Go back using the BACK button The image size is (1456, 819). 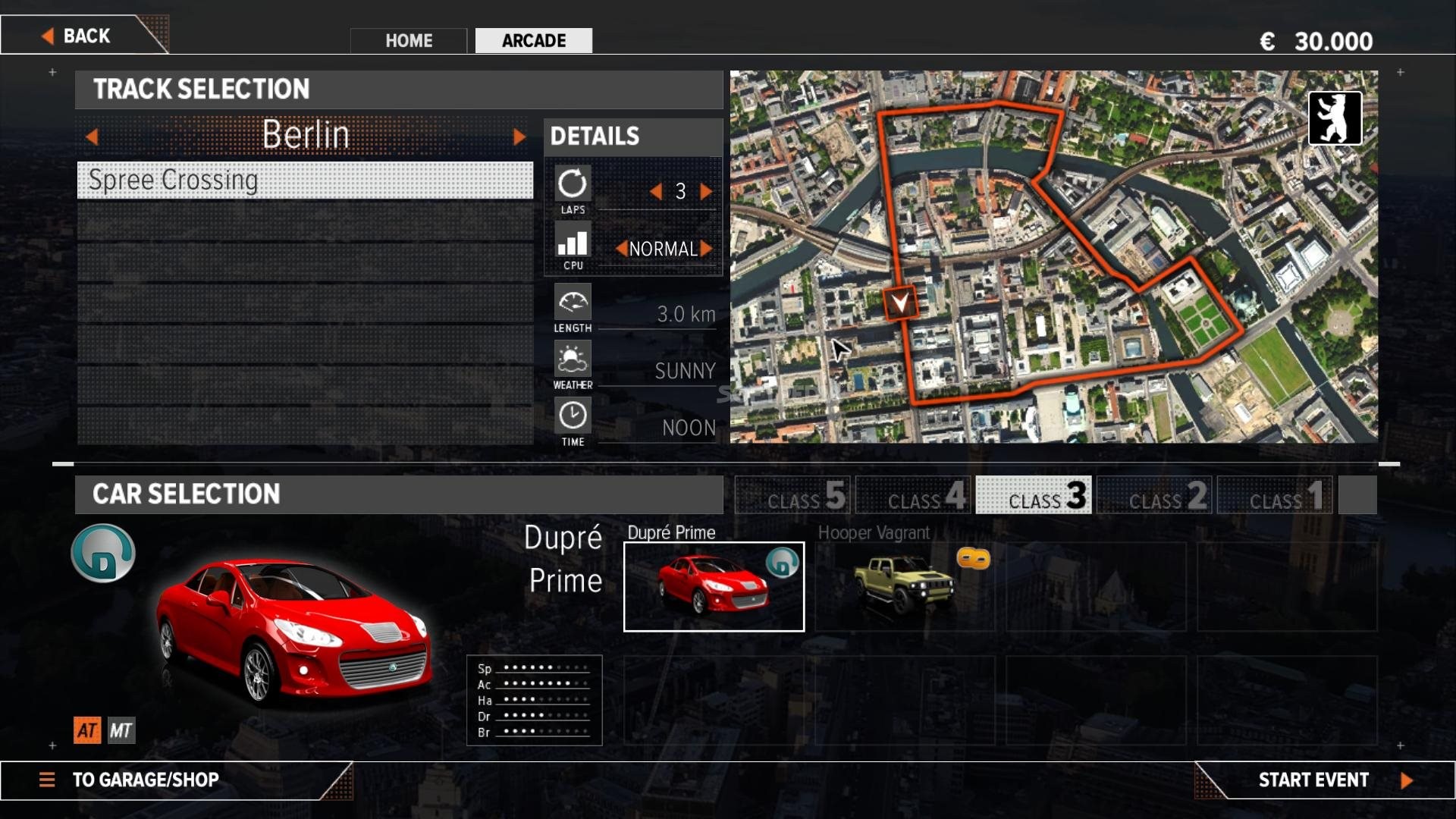(85, 35)
